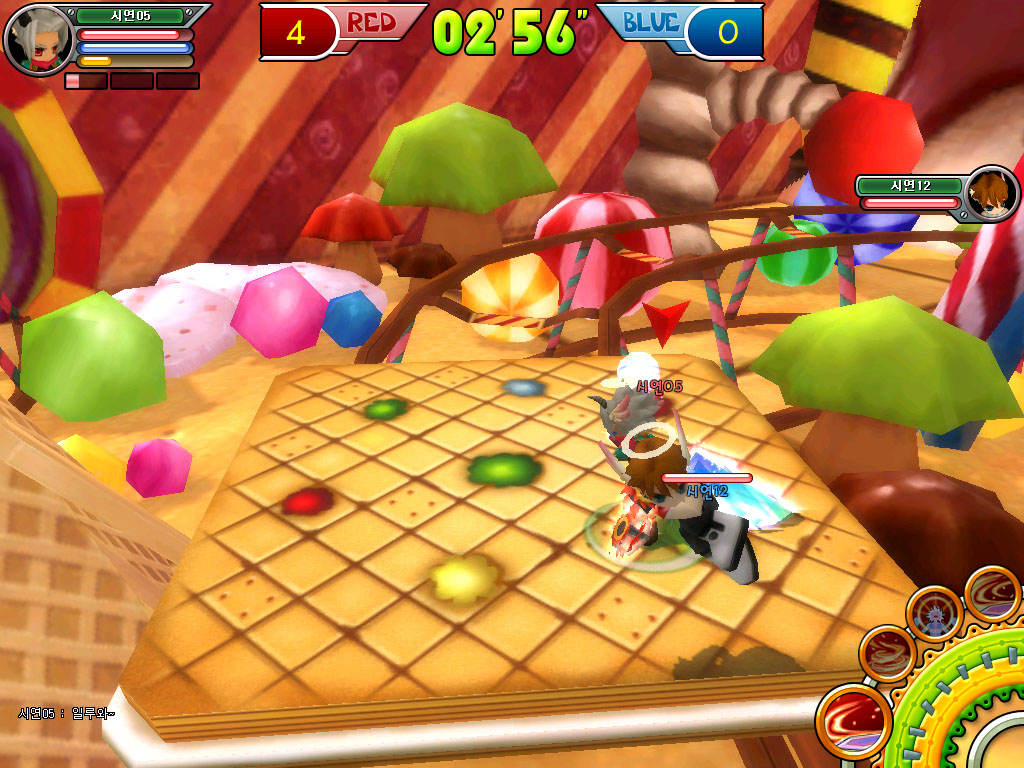The height and width of the screenshot is (768, 1024).
Task: Activate the spiky-haired figure aura skill
Action: coord(934,614)
